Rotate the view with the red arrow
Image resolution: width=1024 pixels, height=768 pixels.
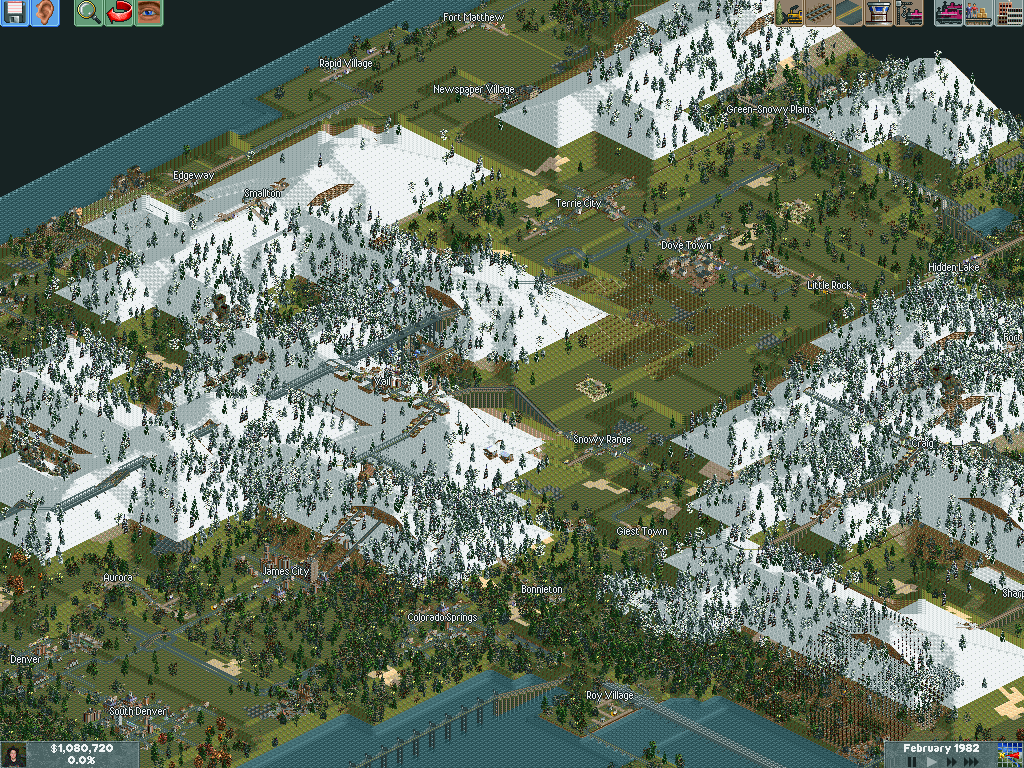(x=119, y=13)
